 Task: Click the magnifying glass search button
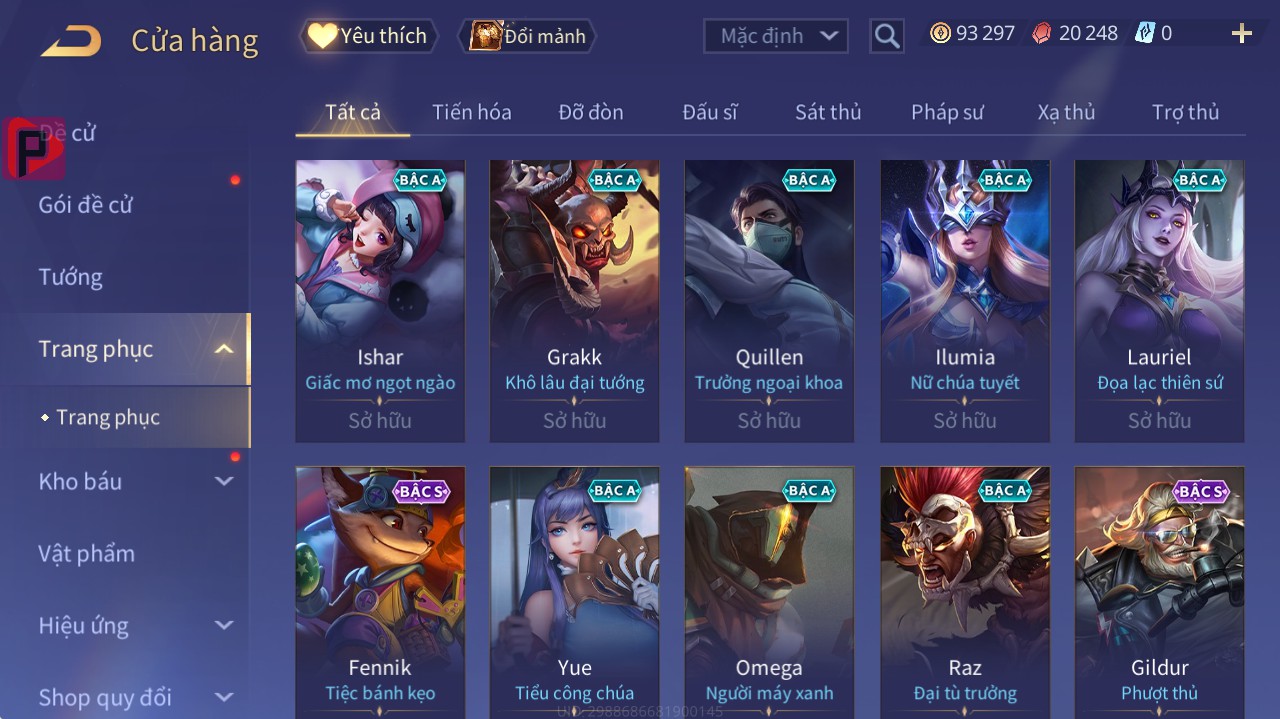click(886, 36)
